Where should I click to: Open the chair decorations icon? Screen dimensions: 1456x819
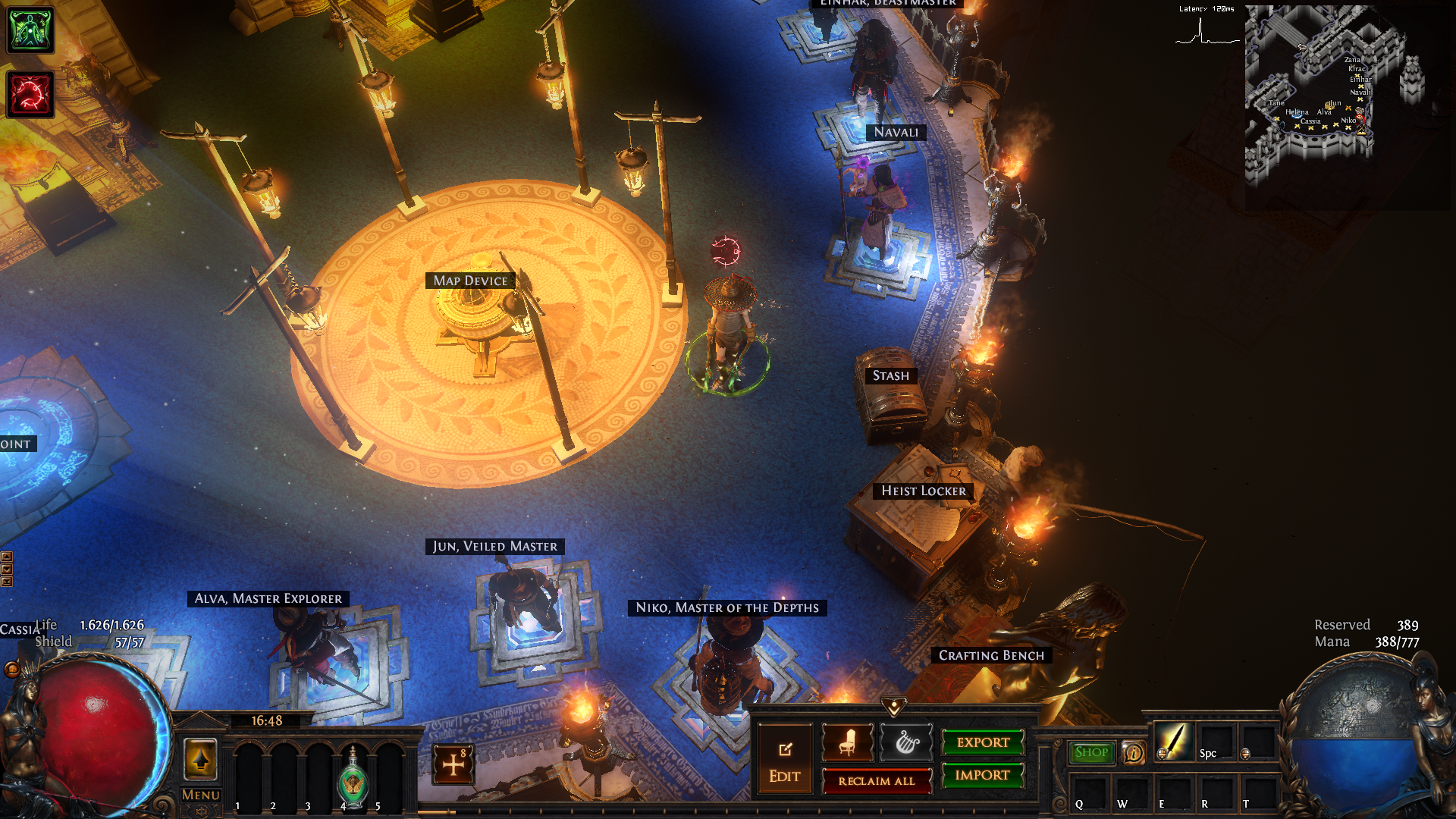pyautogui.click(x=847, y=742)
